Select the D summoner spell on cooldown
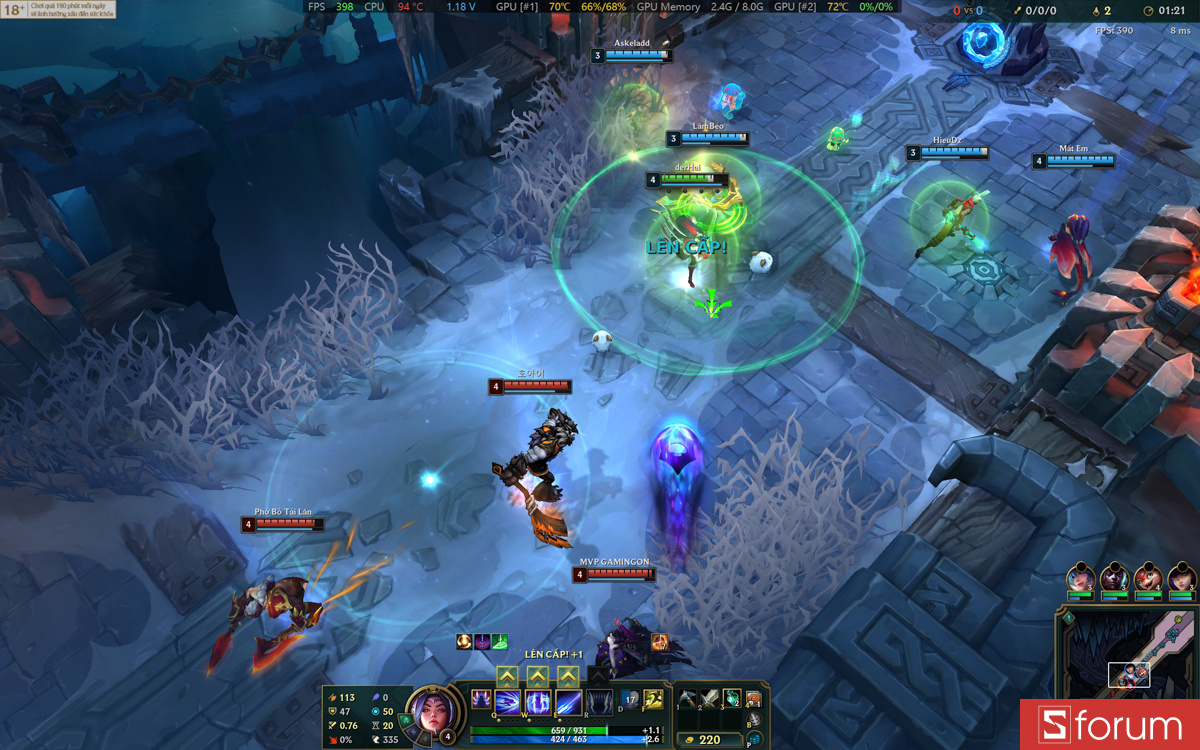Screen dimensions: 1200x750 coord(630,699)
